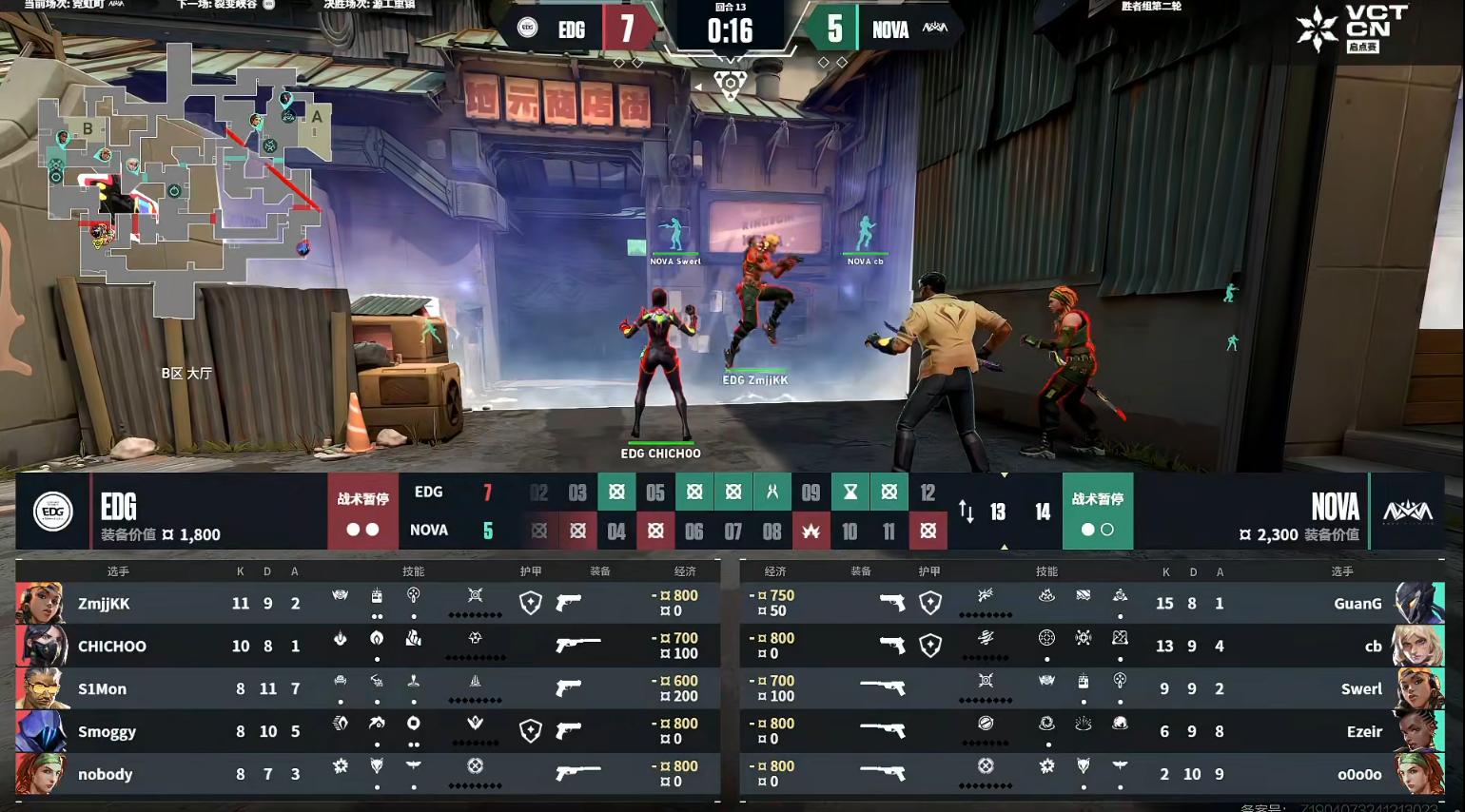Screen dimensions: 1465x812
Task: Click the NOVA team logo in the scoreboard
Action: [1407, 512]
